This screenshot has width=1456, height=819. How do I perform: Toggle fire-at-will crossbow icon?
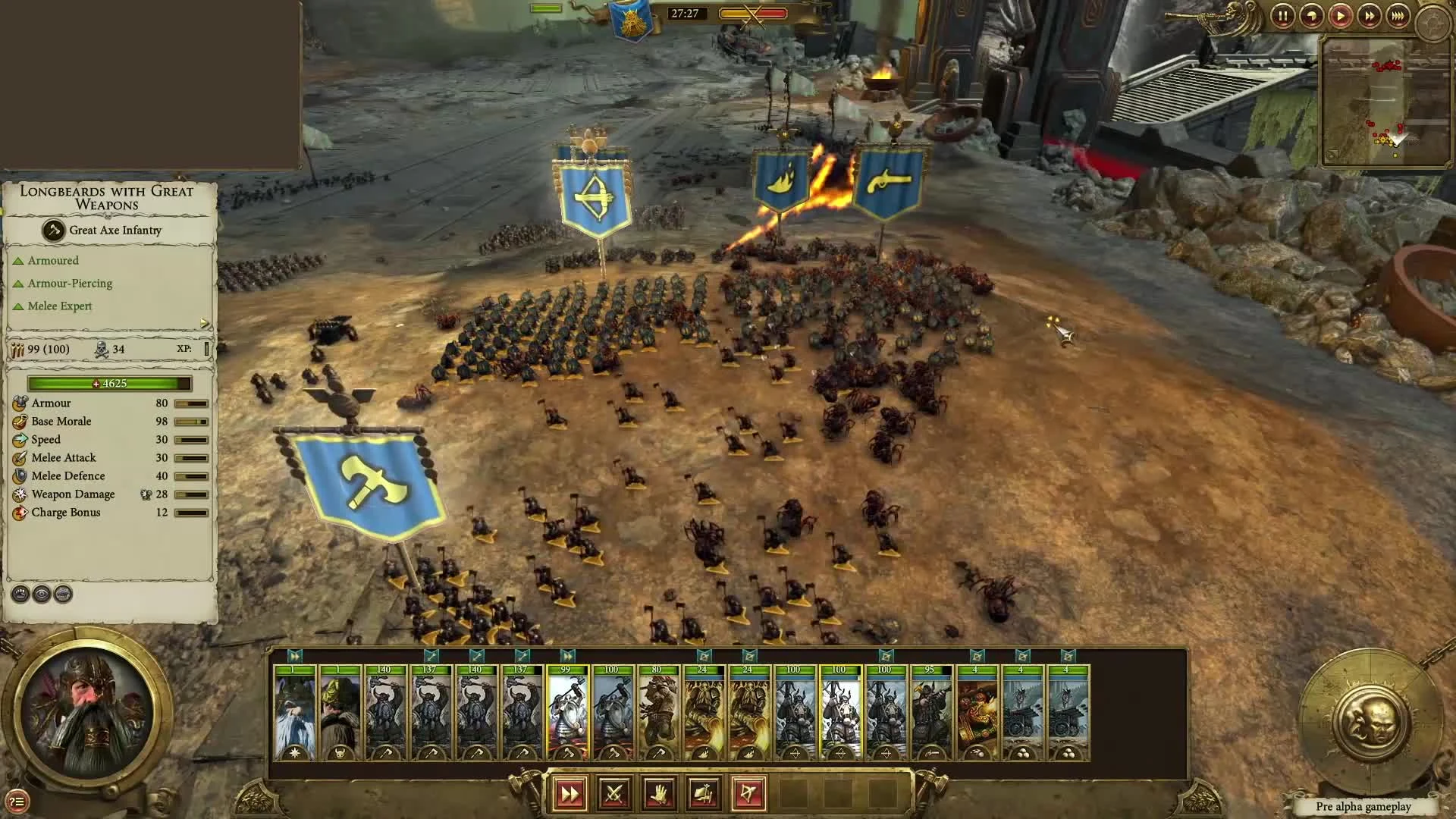pos(747,793)
